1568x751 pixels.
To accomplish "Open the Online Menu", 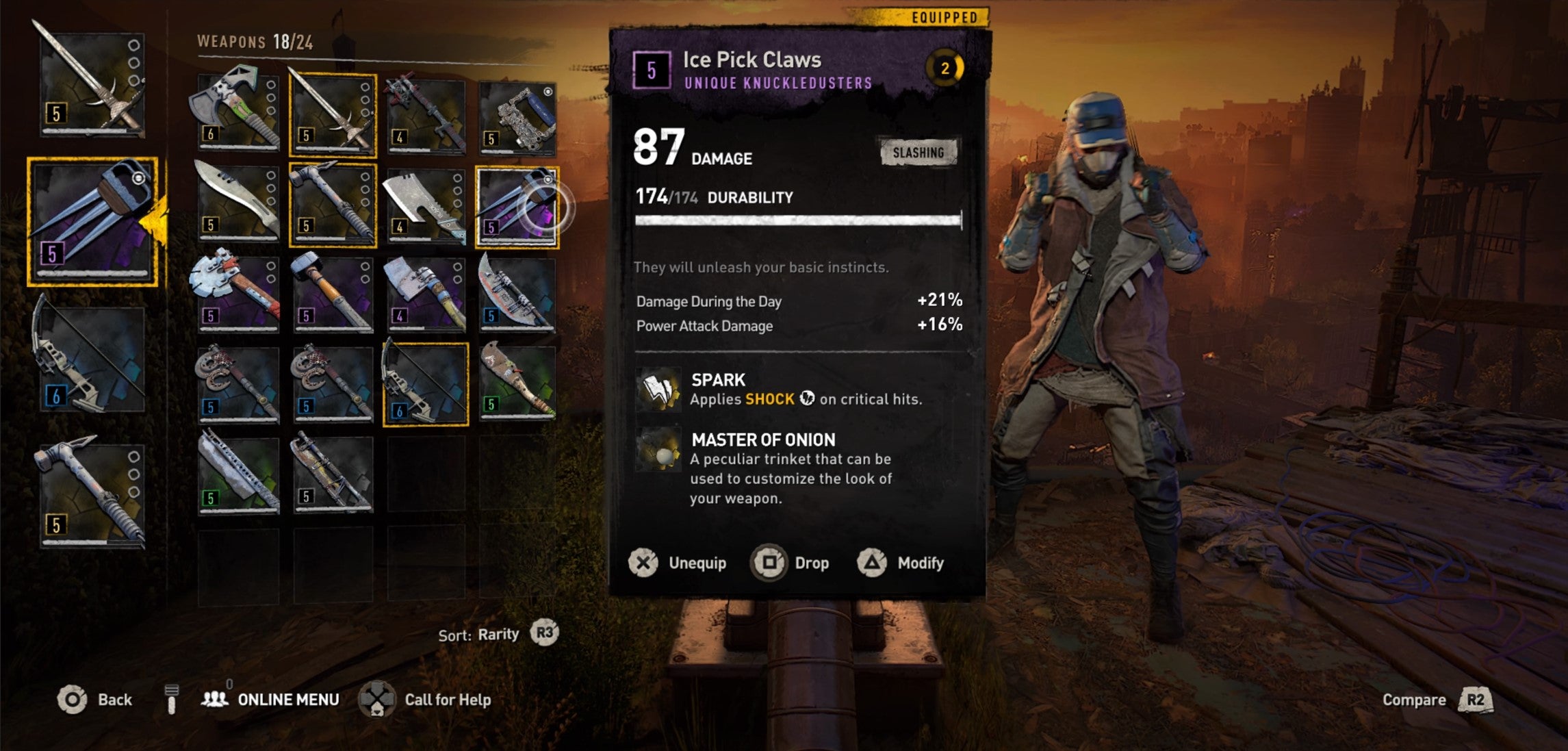I will (x=270, y=700).
